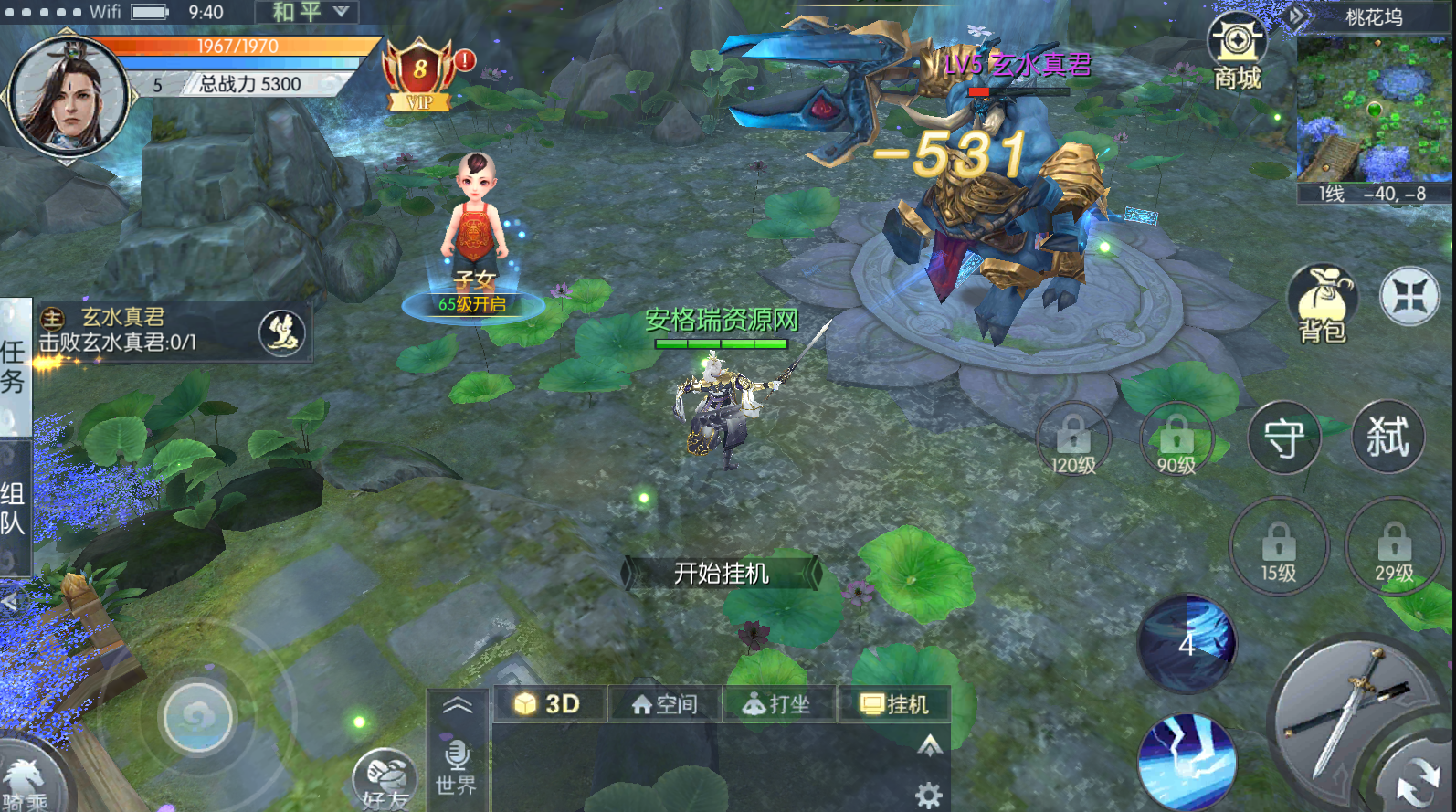Open the 商城 shop
Viewport: 1456px width, 812px height.
pos(1237,51)
